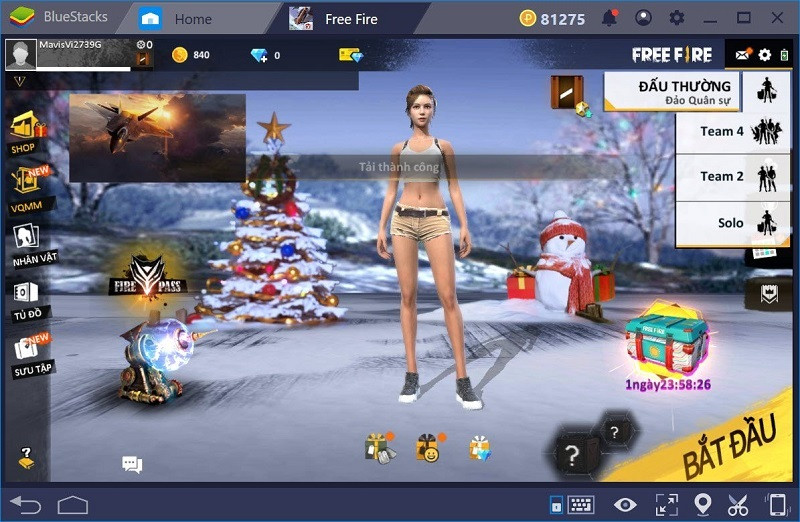This screenshot has height=522, width=800.
Task: Switch to the BlueStacks Home tab
Action: [x=178, y=18]
